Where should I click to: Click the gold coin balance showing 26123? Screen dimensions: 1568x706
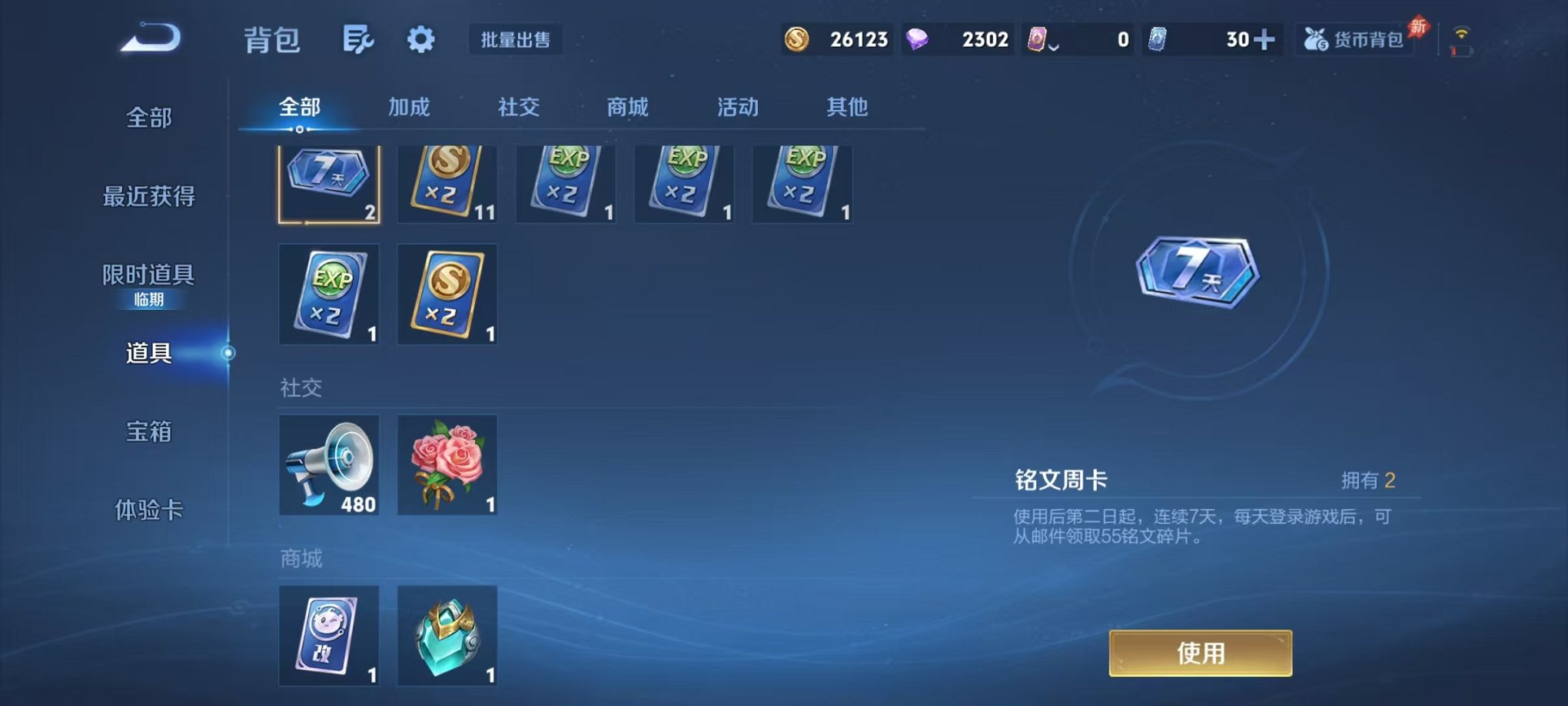(x=838, y=38)
